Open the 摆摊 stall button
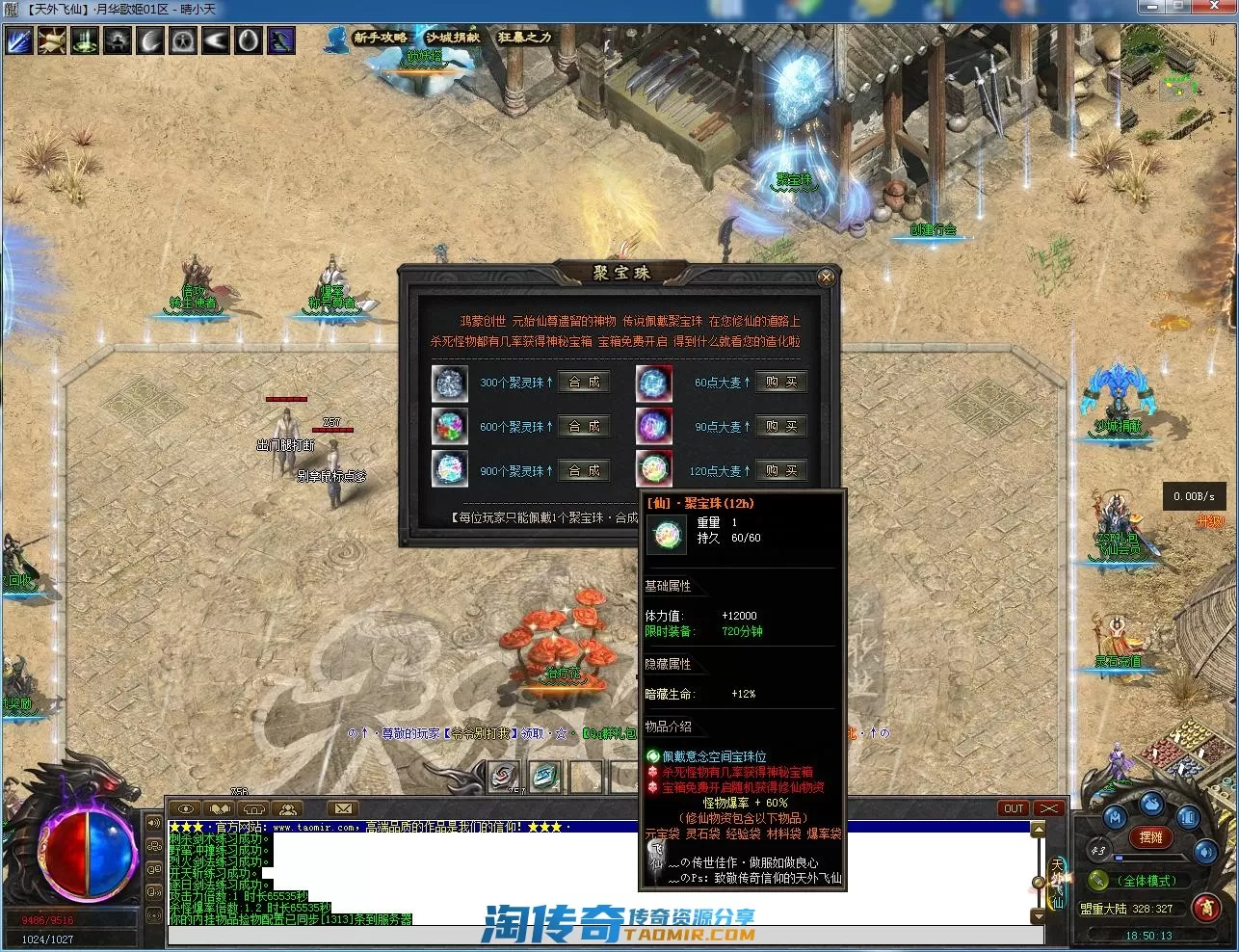Image resolution: width=1239 pixels, height=952 pixels. tap(1150, 837)
